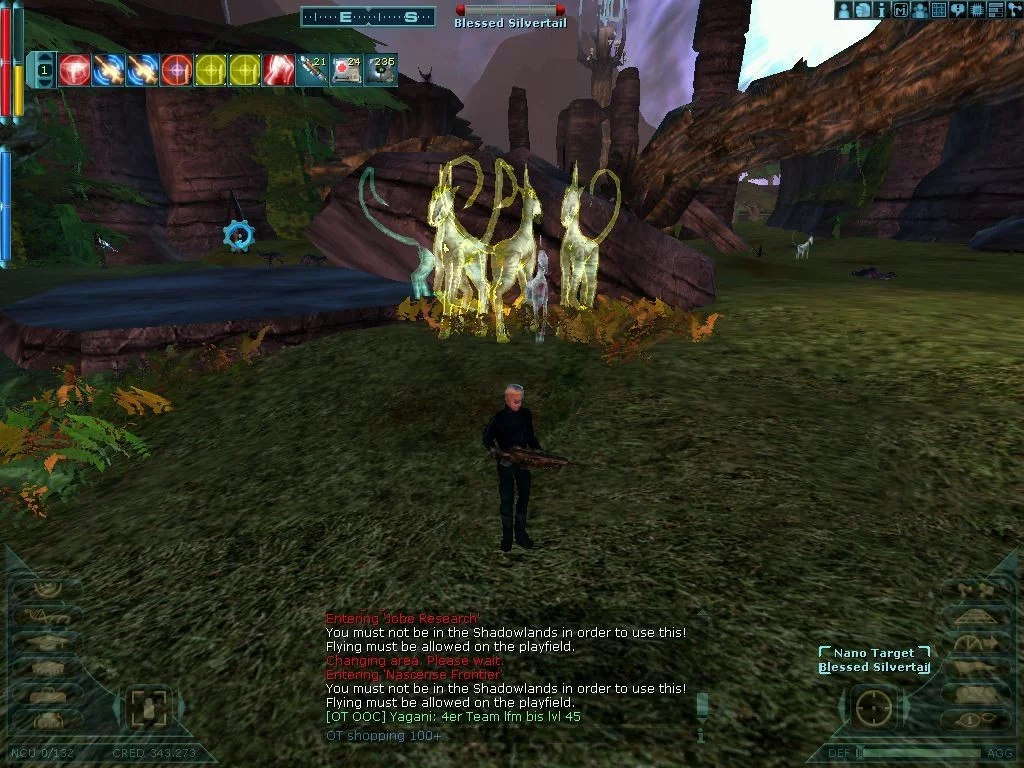Use the first-aid kit stack of 24

pos(347,70)
